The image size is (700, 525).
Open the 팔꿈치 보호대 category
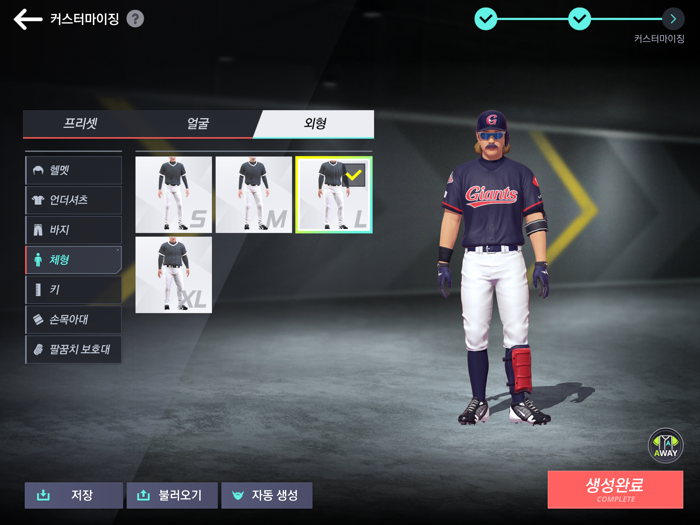click(x=73, y=350)
